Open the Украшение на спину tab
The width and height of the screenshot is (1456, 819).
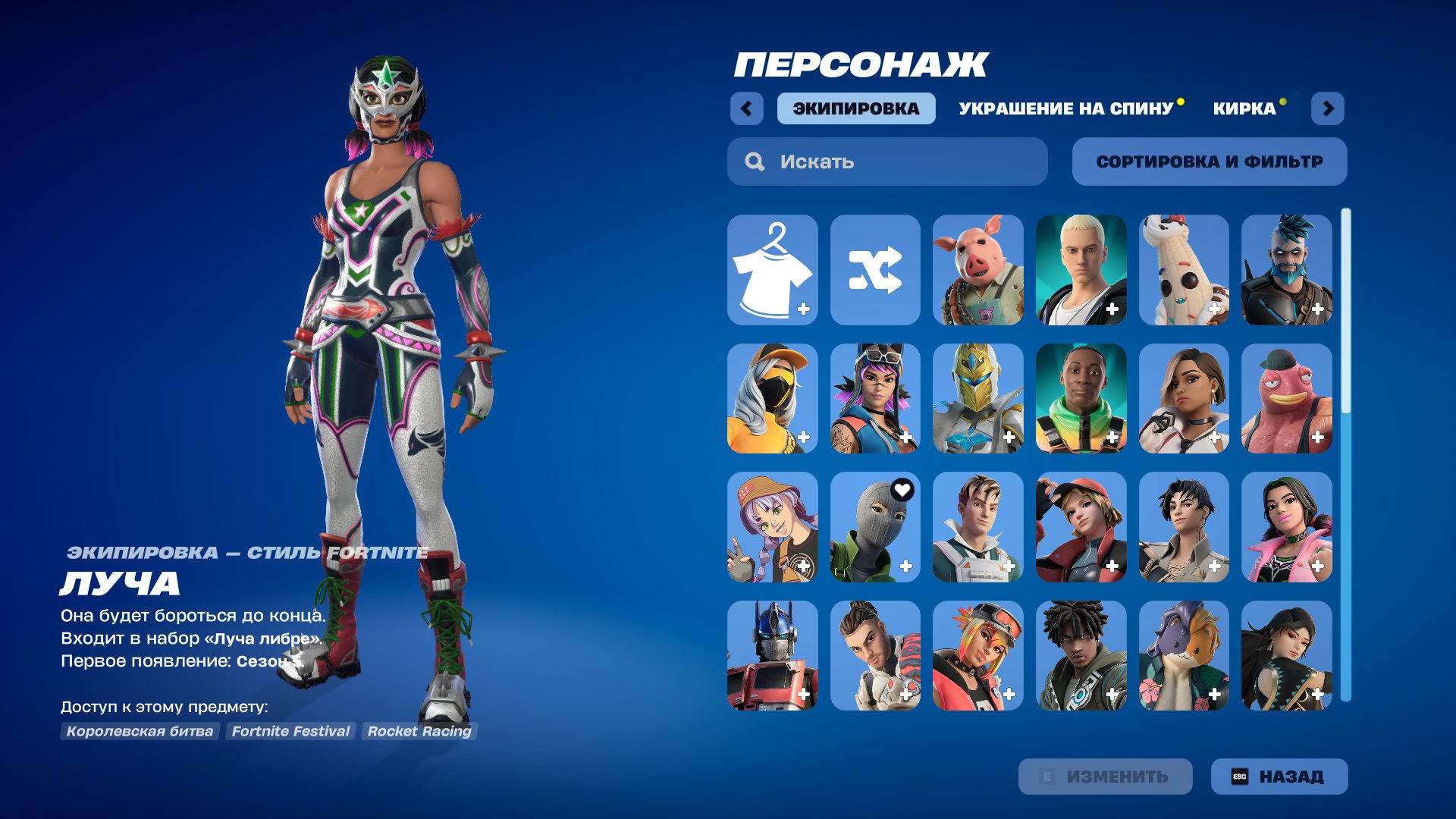(1065, 108)
